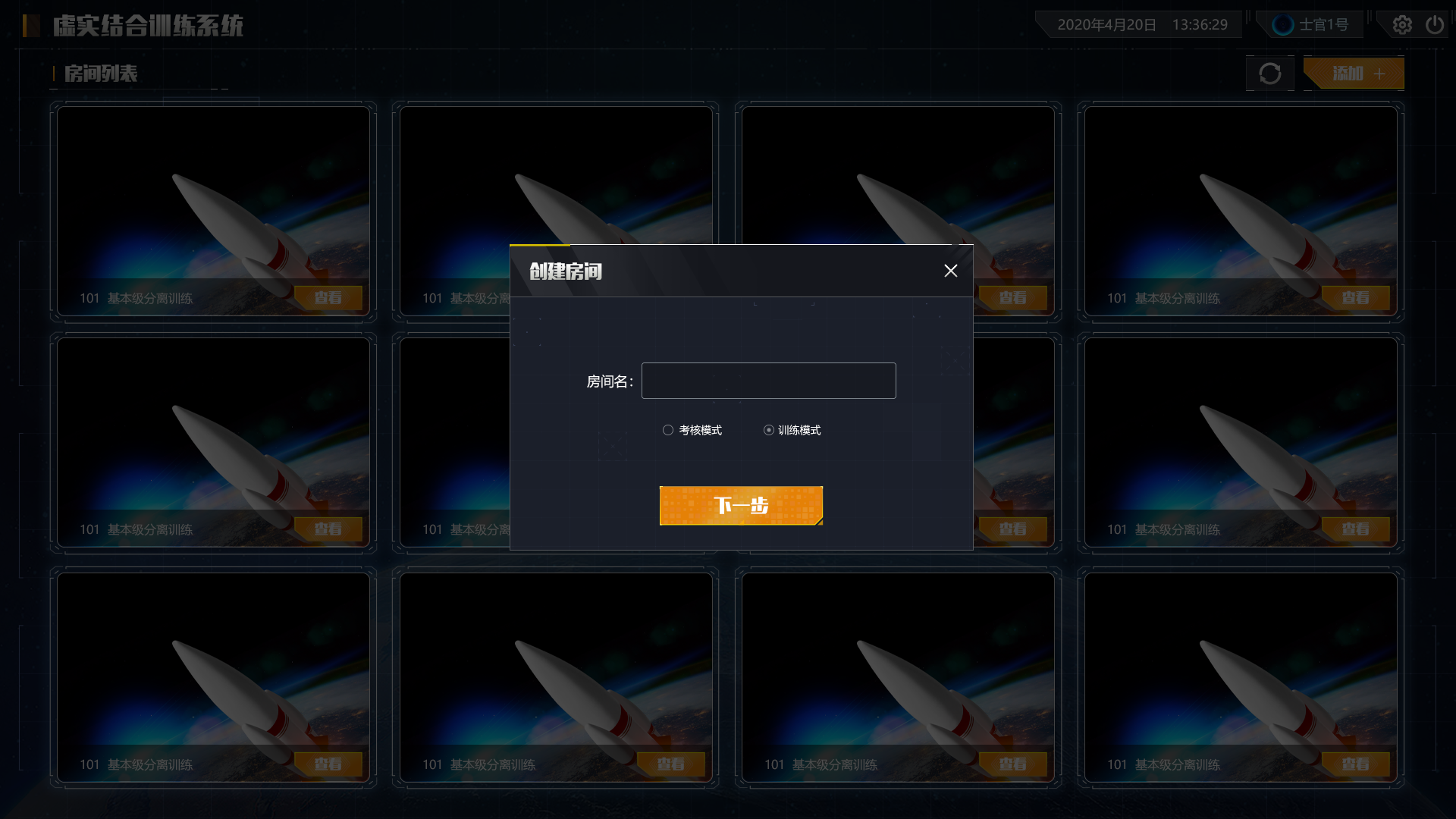Screen dimensions: 1456x819
Task: Choose the 训练模式 radio option
Action: tap(769, 430)
